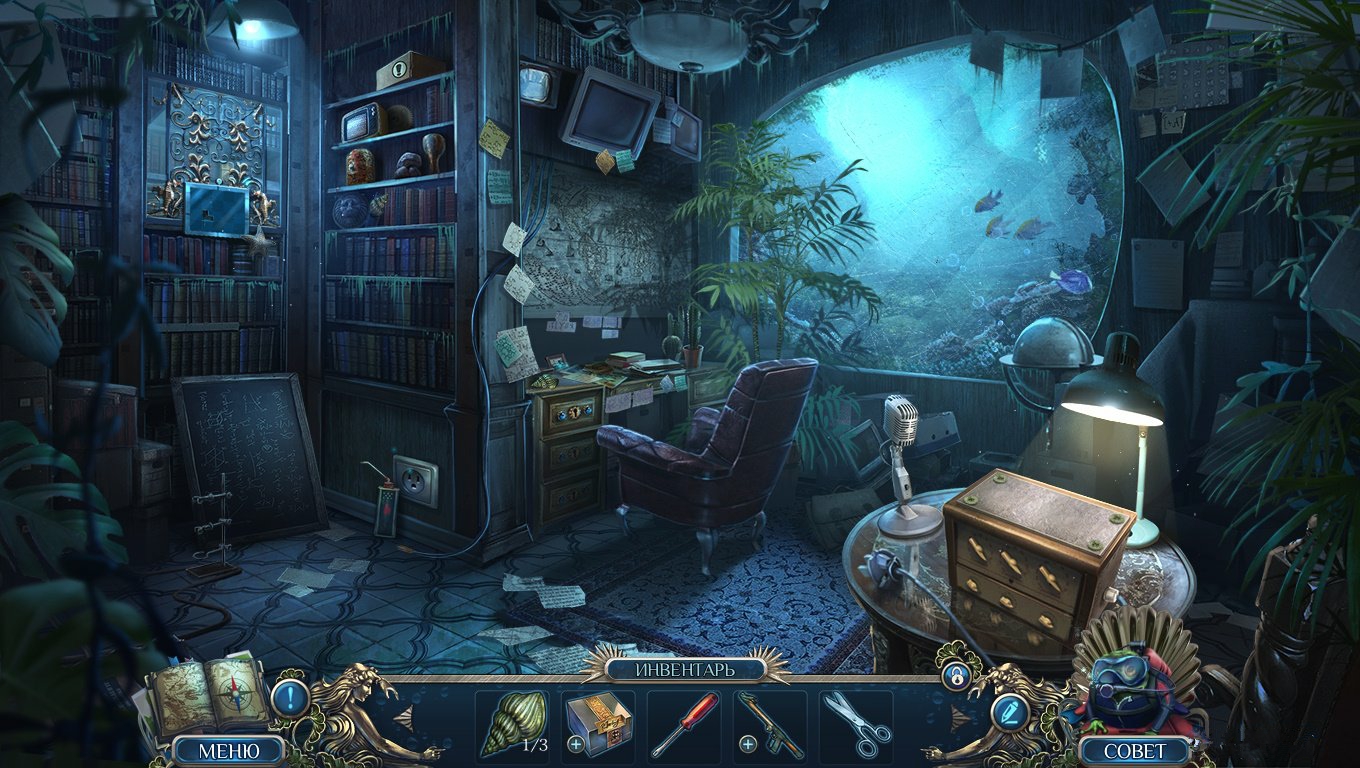Select the harpoon gun inventory slot
The image size is (1360, 768).
770,724
